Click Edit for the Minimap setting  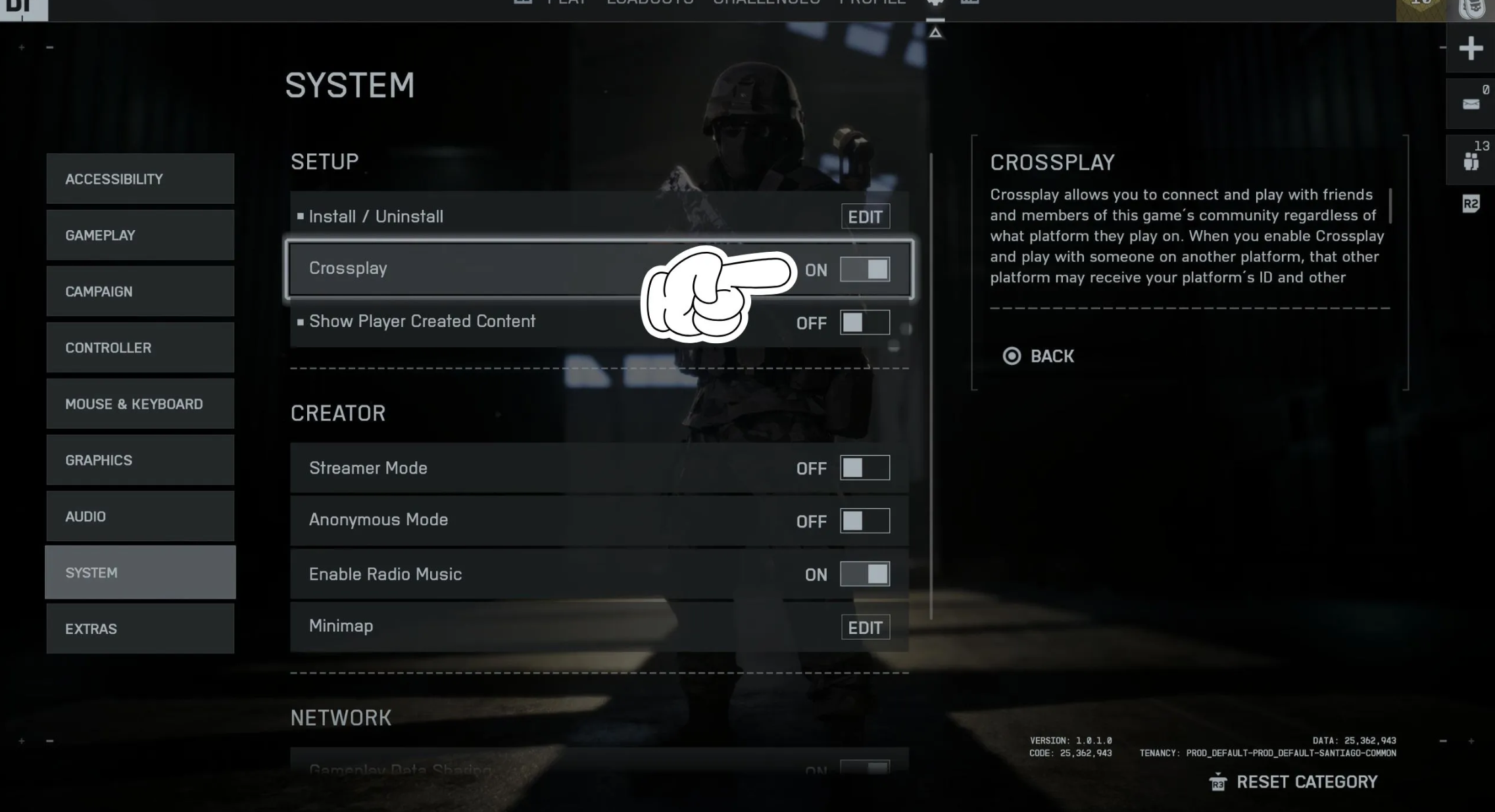(x=865, y=628)
